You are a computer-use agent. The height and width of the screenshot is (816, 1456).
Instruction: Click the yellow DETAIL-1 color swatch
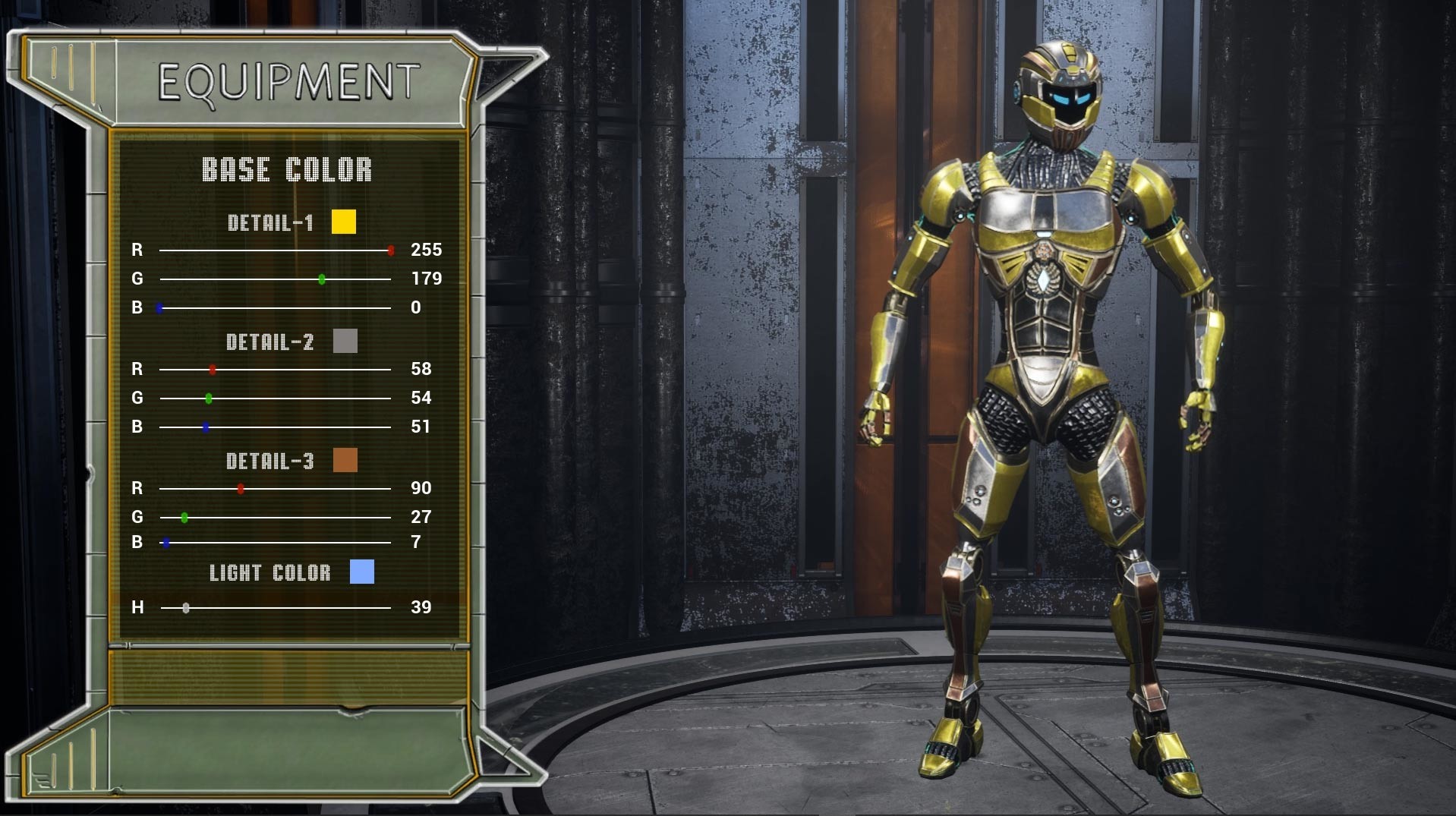[344, 222]
